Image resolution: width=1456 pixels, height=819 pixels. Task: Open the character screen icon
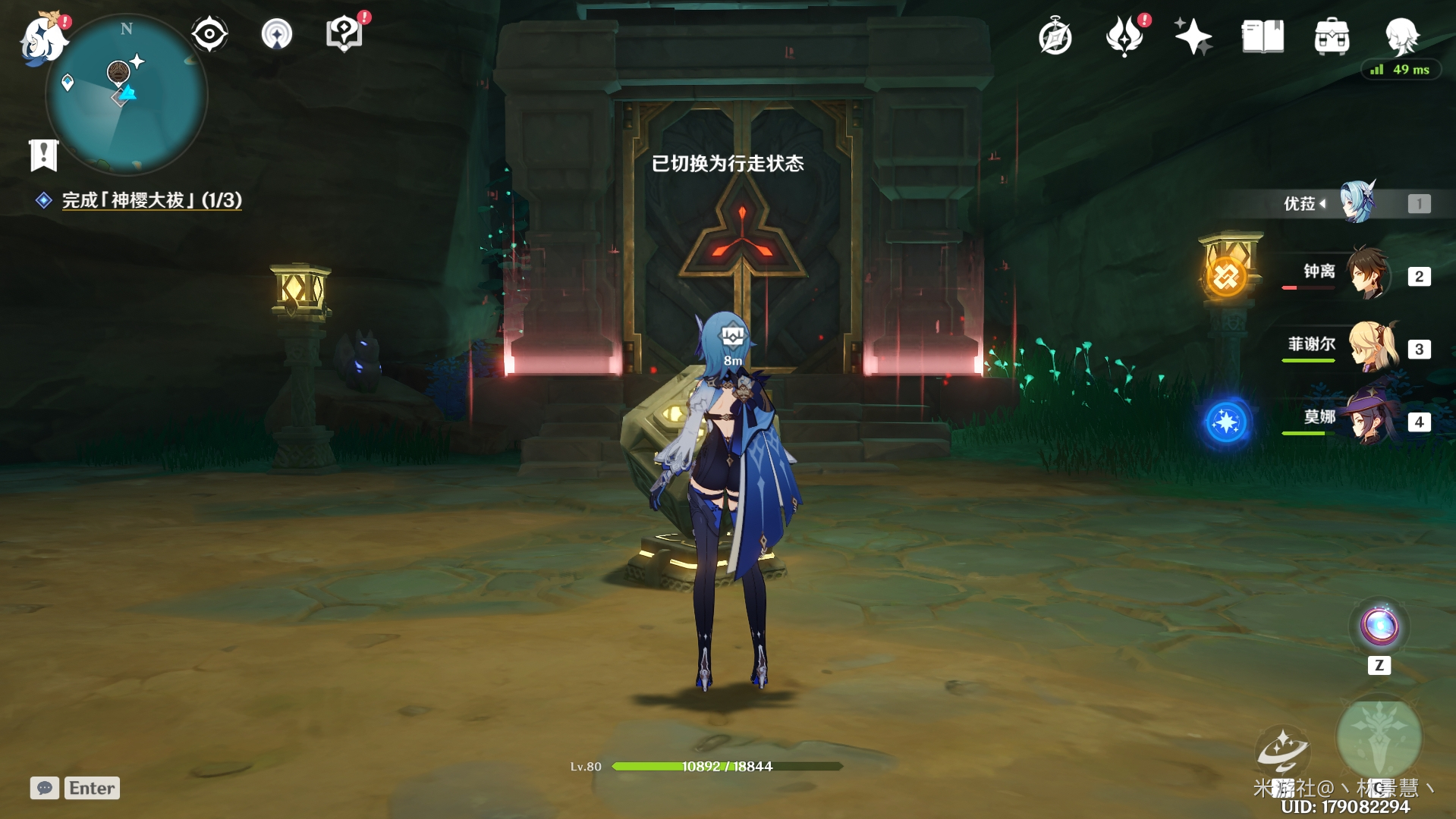pos(1401,35)
